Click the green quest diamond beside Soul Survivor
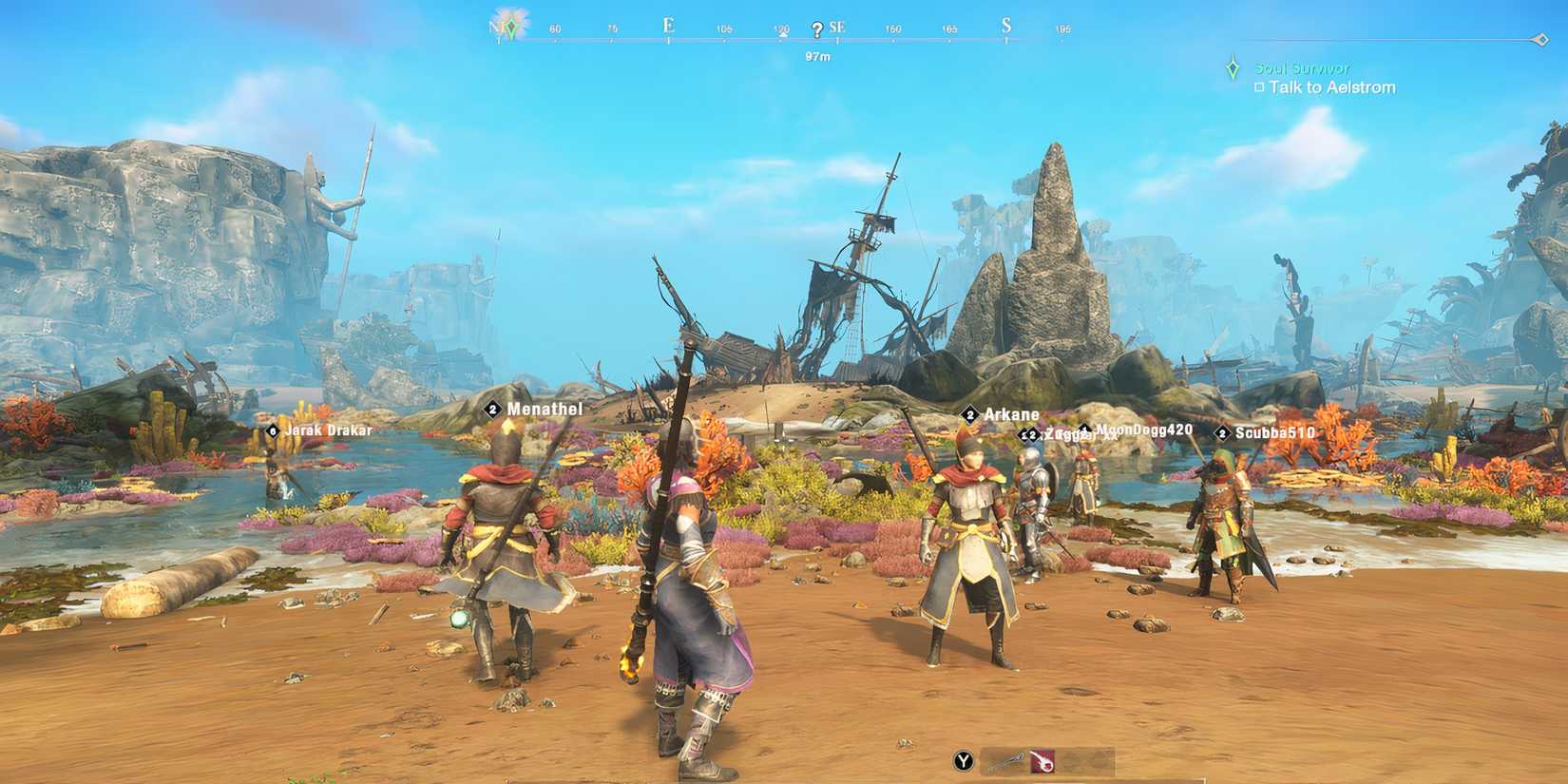 click(1233, 68)
